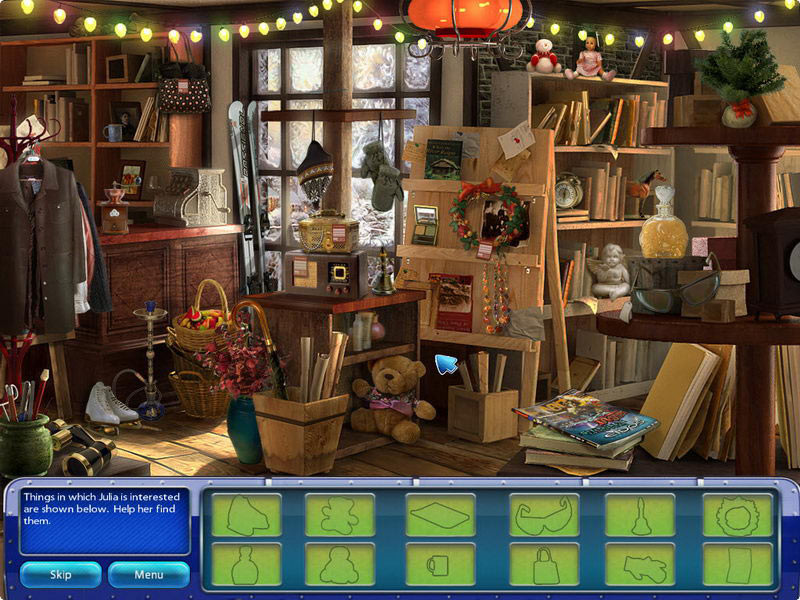Choose the bottle silhouette slot
800x600 pixels.
tap(246, 565)
